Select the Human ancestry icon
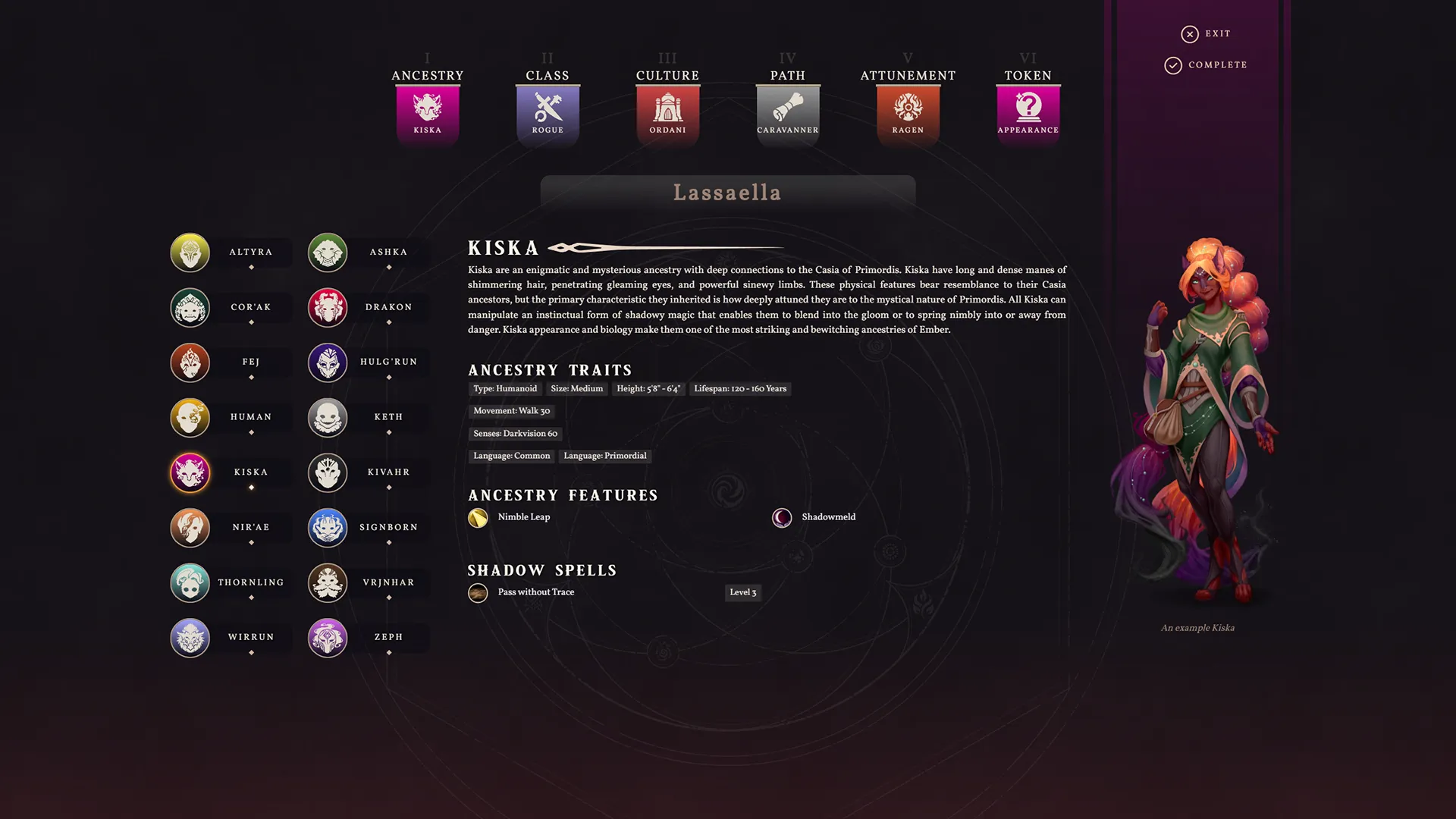 tap(190, 417)
